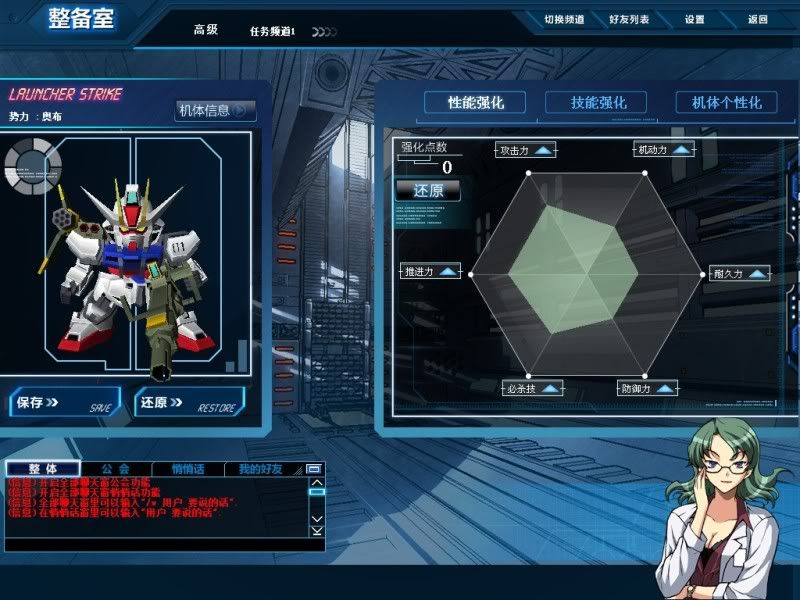Switch to the 技能强化 tab
The image size is (800, 600).
pyautogui.click(x=599, y=102)
